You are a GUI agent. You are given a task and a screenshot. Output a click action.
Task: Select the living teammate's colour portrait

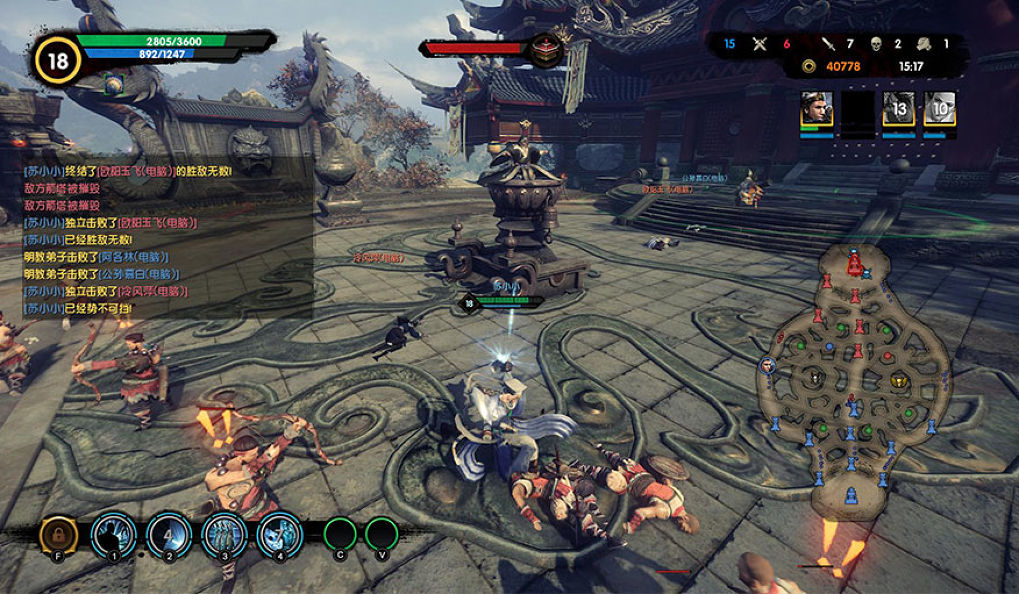[x=816, y=109]
